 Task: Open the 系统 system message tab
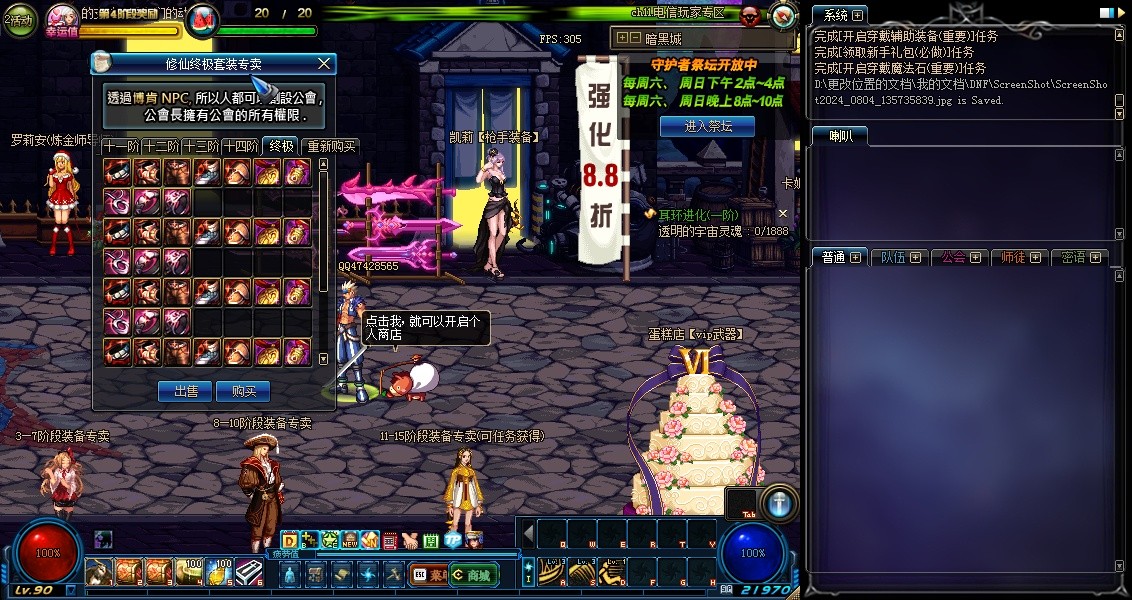click(x=839, y=16)
